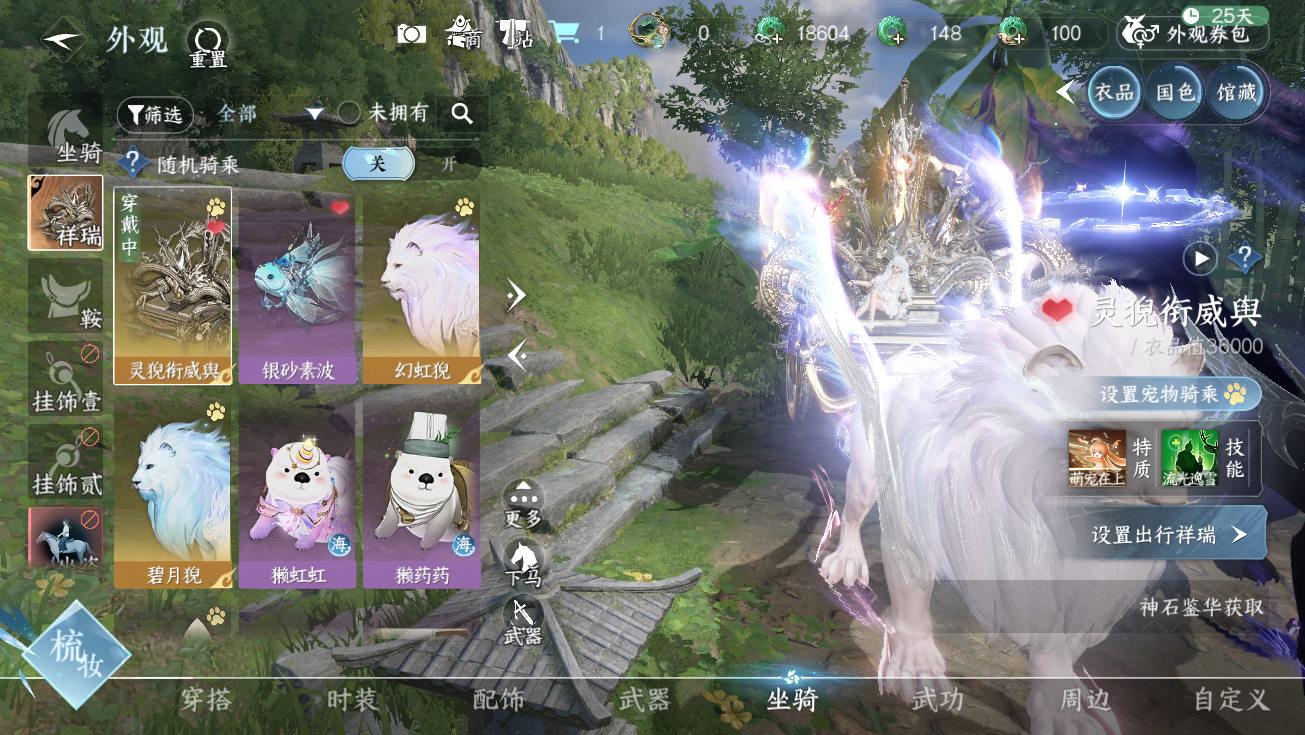1305x735 pixels.
Task: Select the 银砂素波 mount card
Action: [297, 288]
